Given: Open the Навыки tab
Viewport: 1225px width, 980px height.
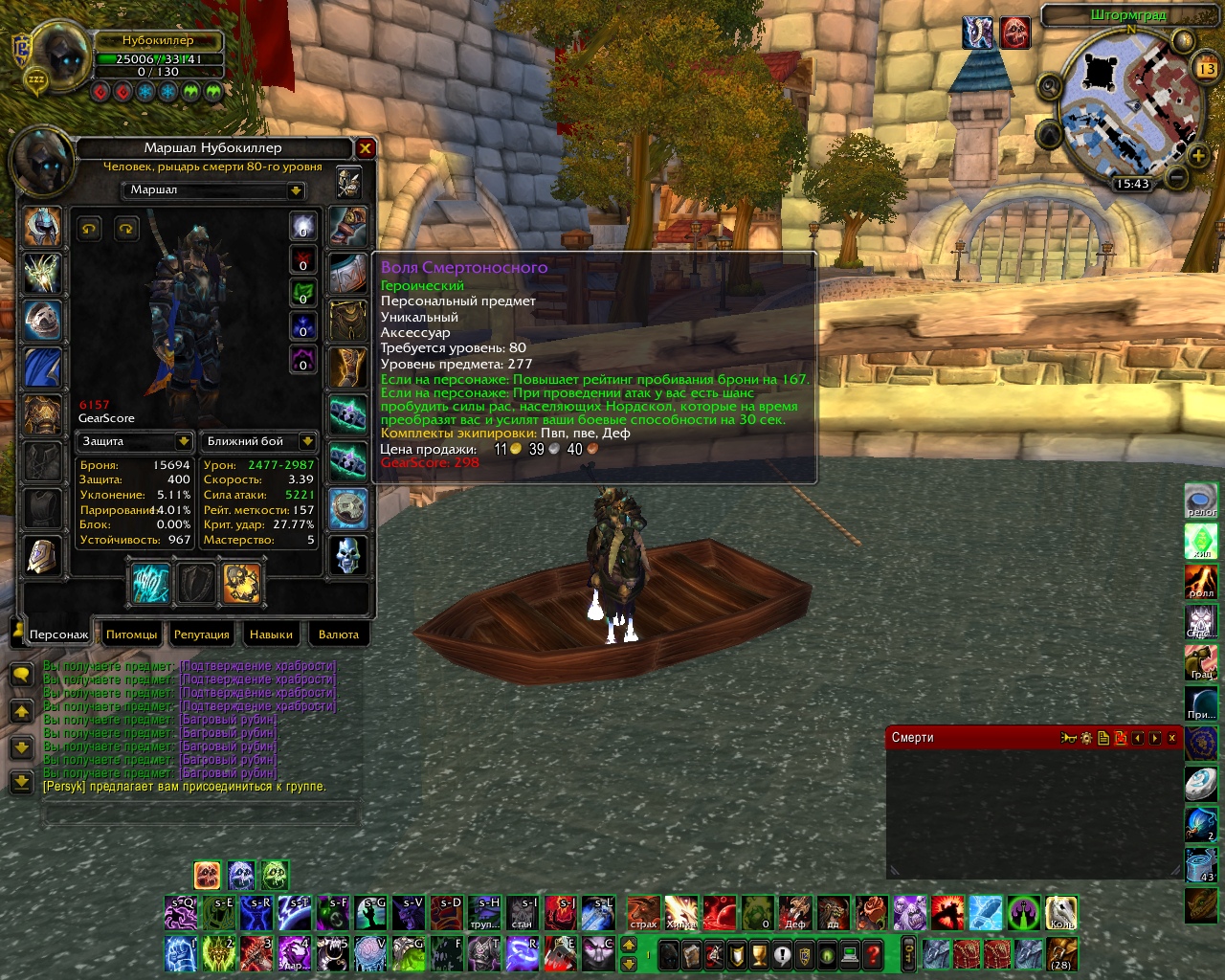Looking at the screenshot, I should click(x=271, y=635).
